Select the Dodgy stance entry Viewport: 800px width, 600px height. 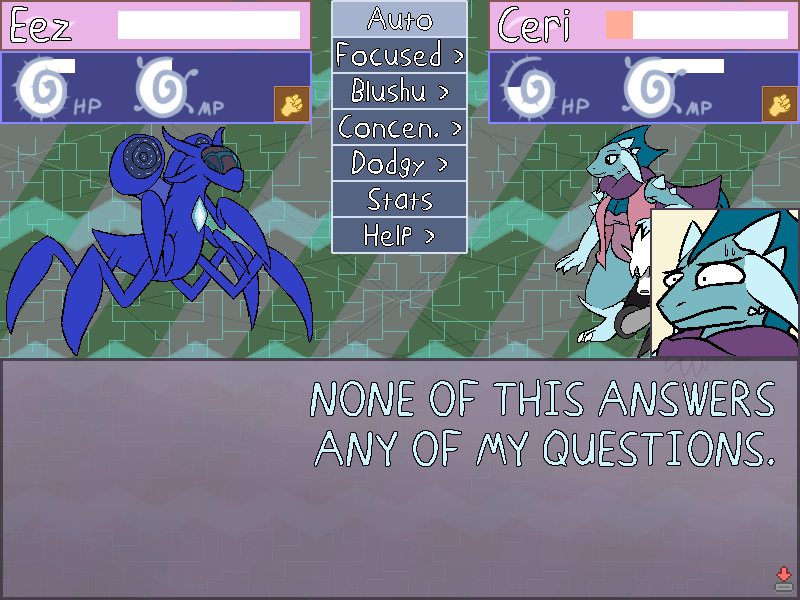[x=400, y=163]
